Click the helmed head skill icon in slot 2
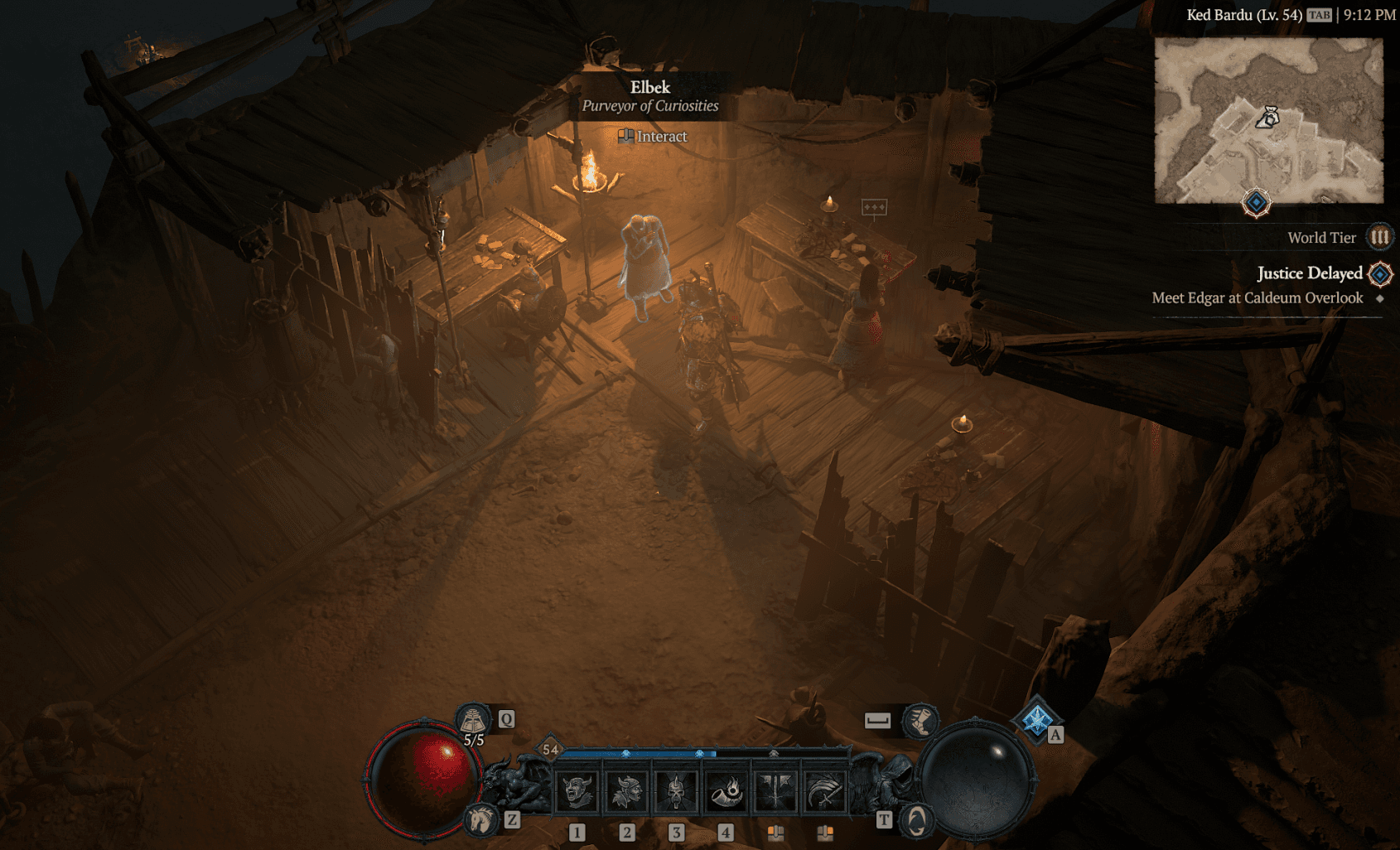This screenshot has height=850, width=1400. click(x=628, y=791)
